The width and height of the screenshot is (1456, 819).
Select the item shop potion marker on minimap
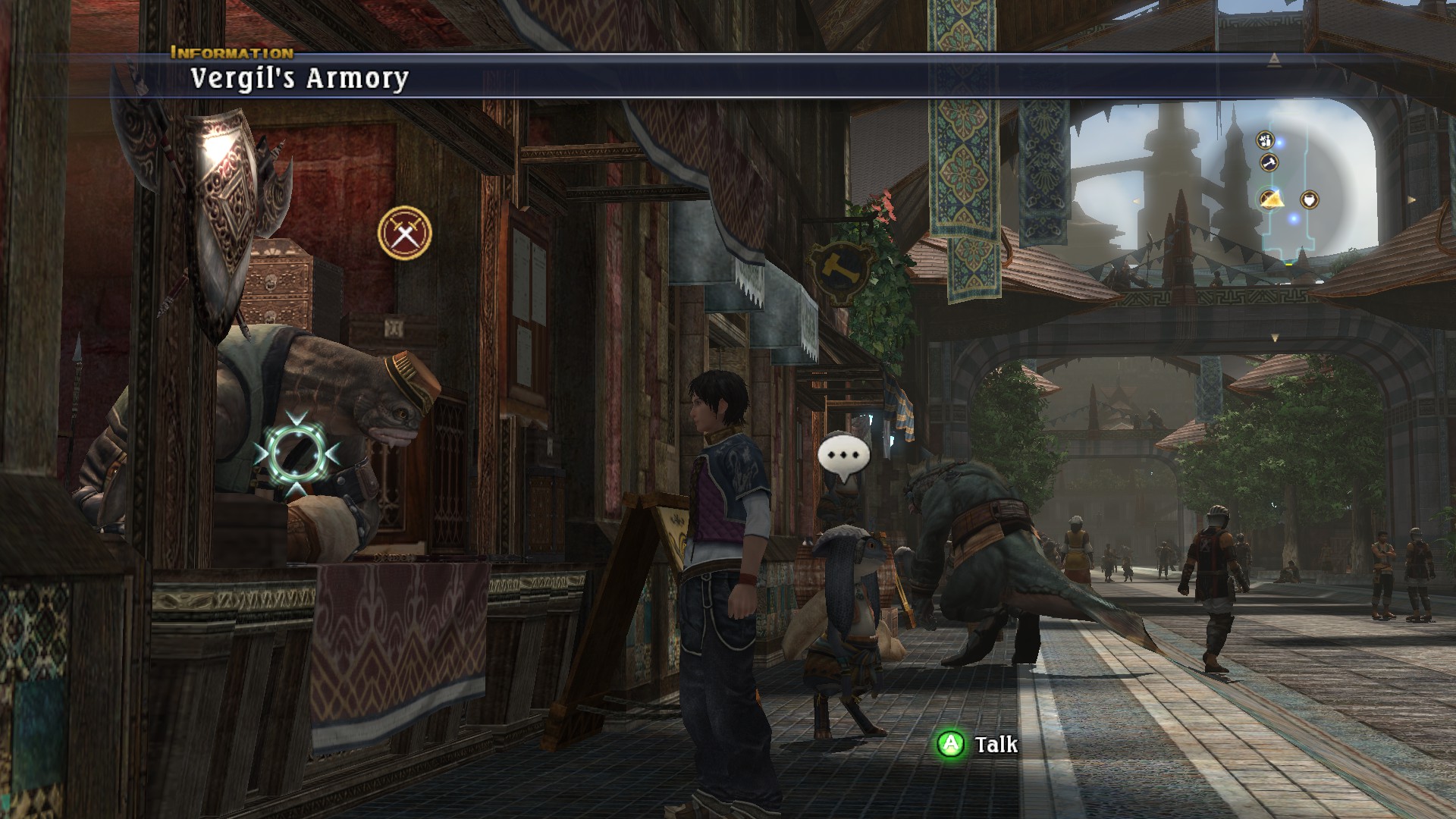click(x=1265, y=140)
